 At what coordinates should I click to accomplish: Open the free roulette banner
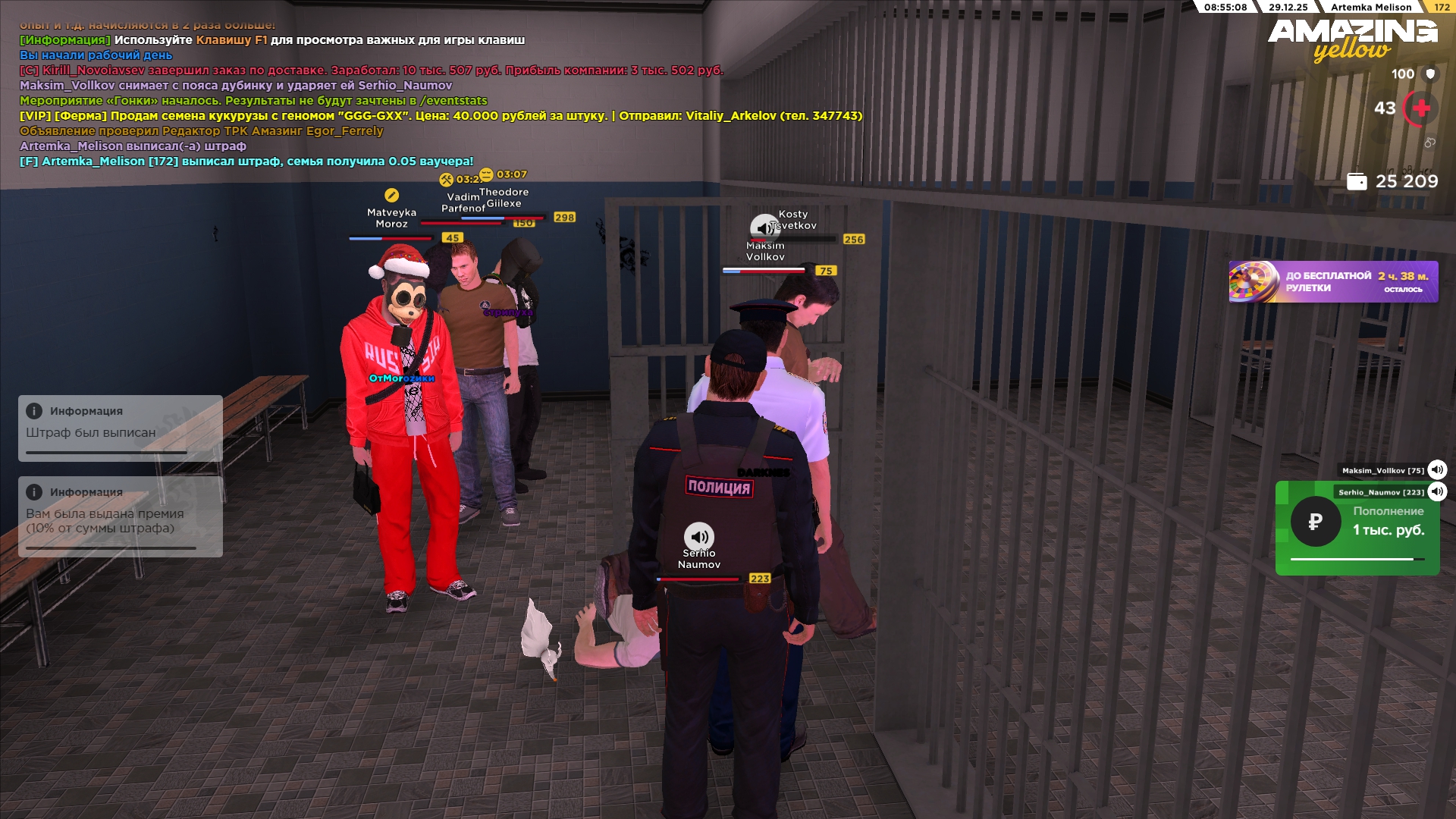click(x=1333, y=281)
